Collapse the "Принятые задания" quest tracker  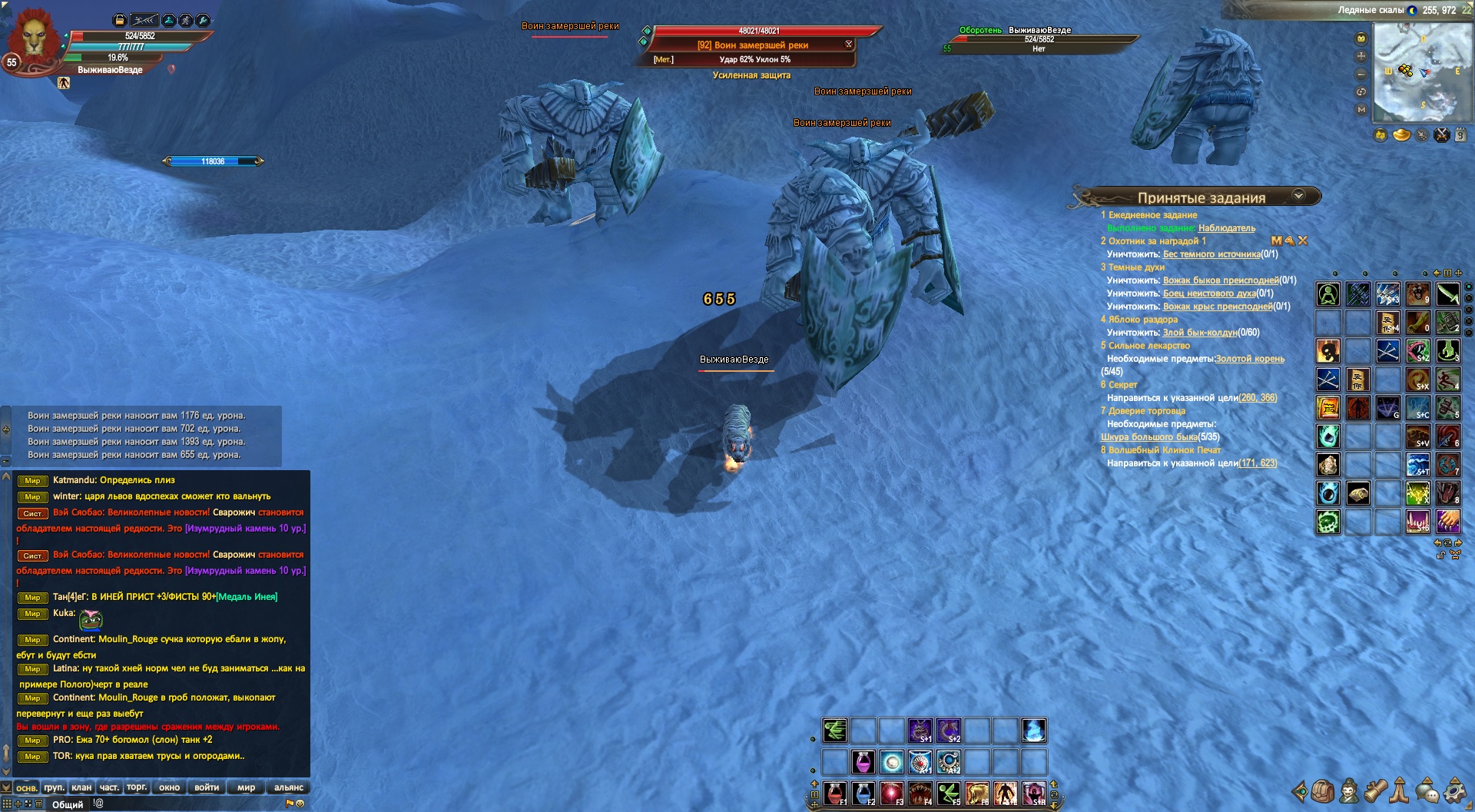point(1298,196)
